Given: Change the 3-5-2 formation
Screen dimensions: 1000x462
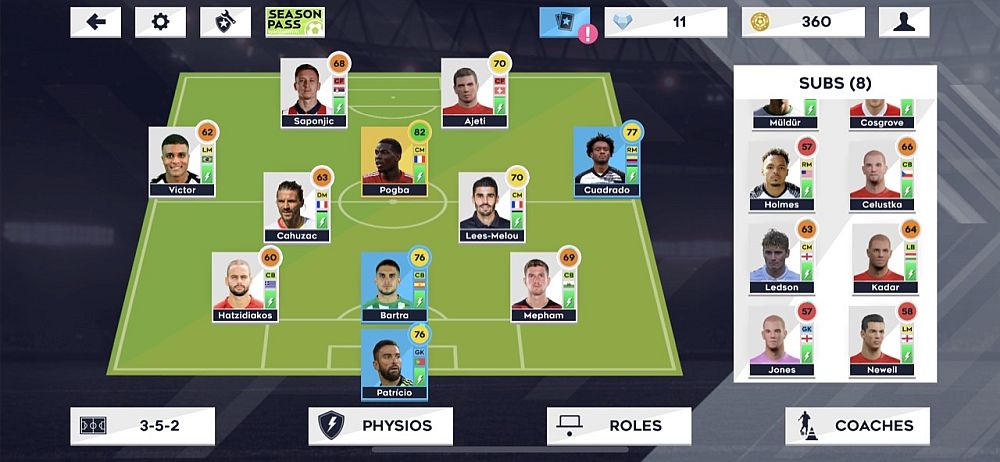Looking at the screenshot, I should [x=142, y=425].
